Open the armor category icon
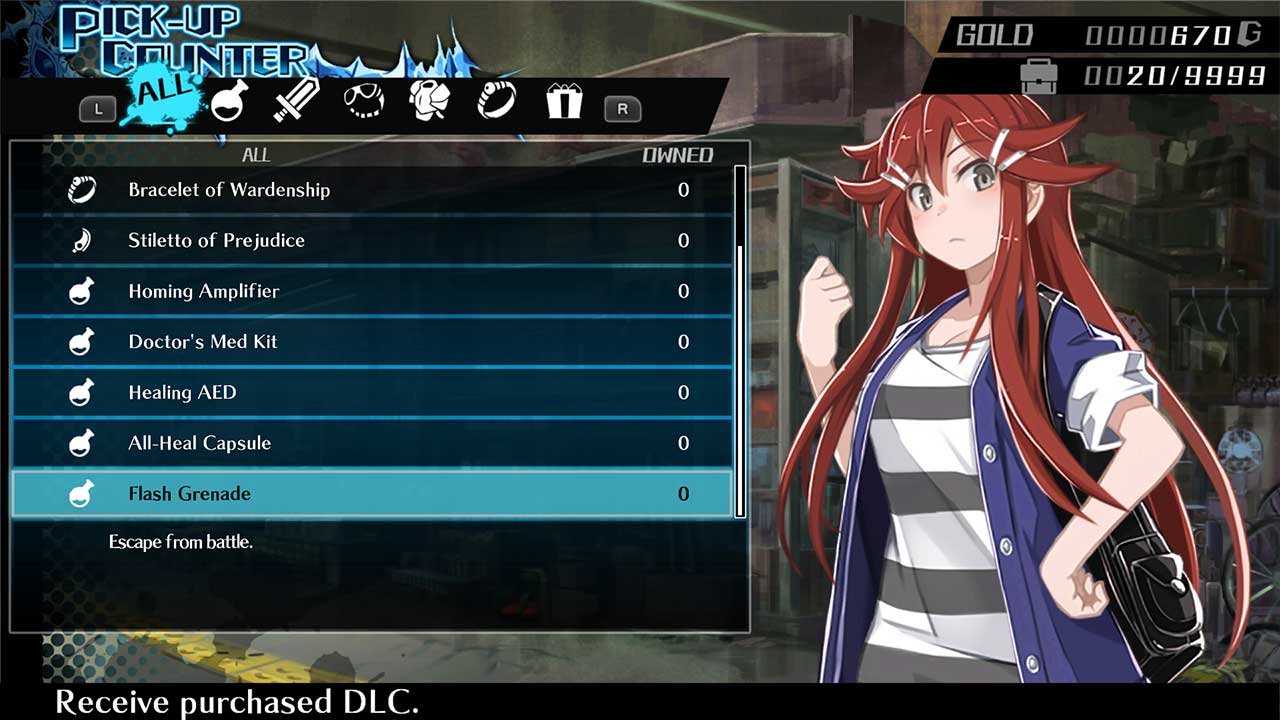Viewport: 1280px width, 720px height. pos(429,100)
